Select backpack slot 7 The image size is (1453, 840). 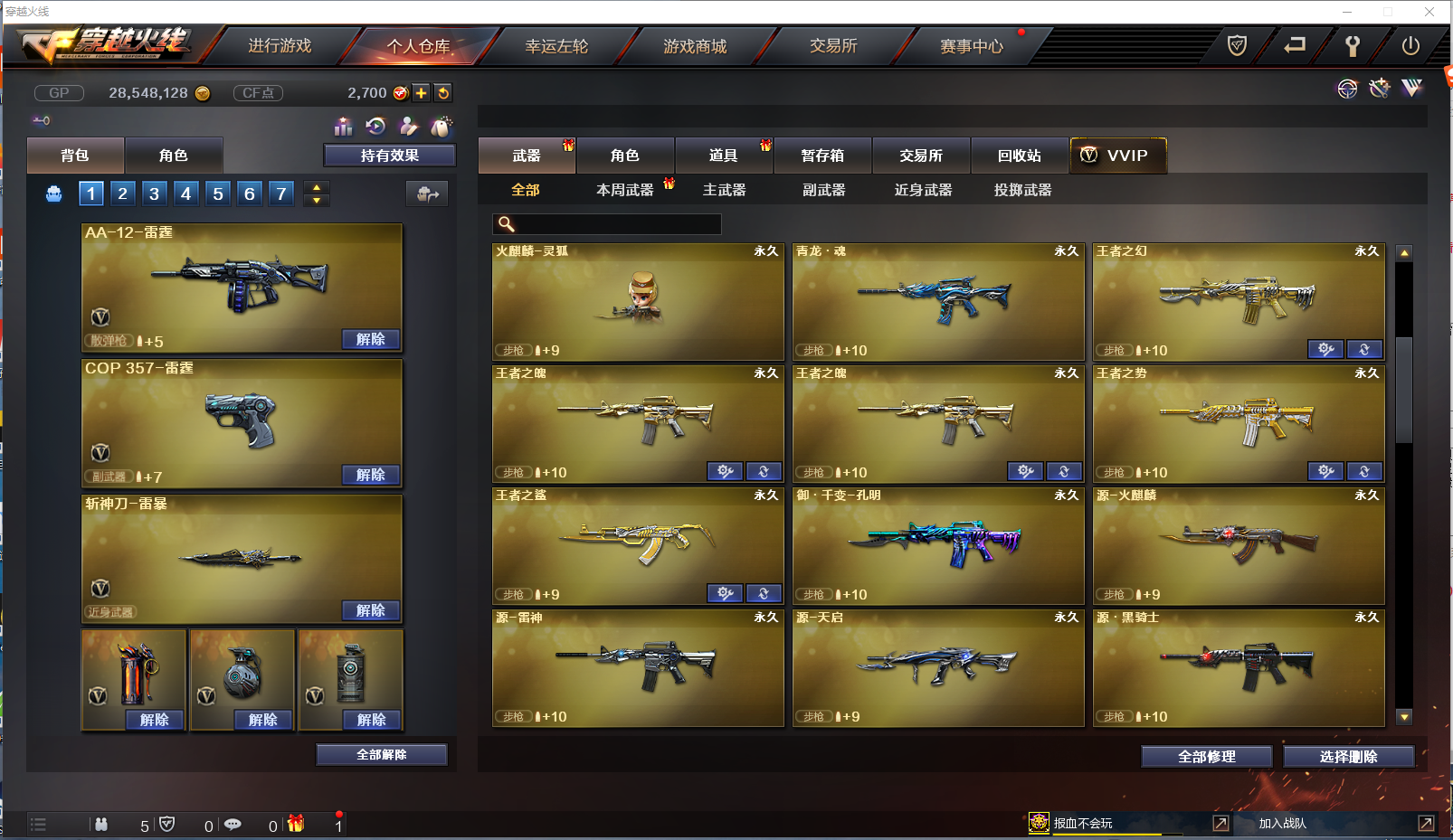tap(280, 193)
